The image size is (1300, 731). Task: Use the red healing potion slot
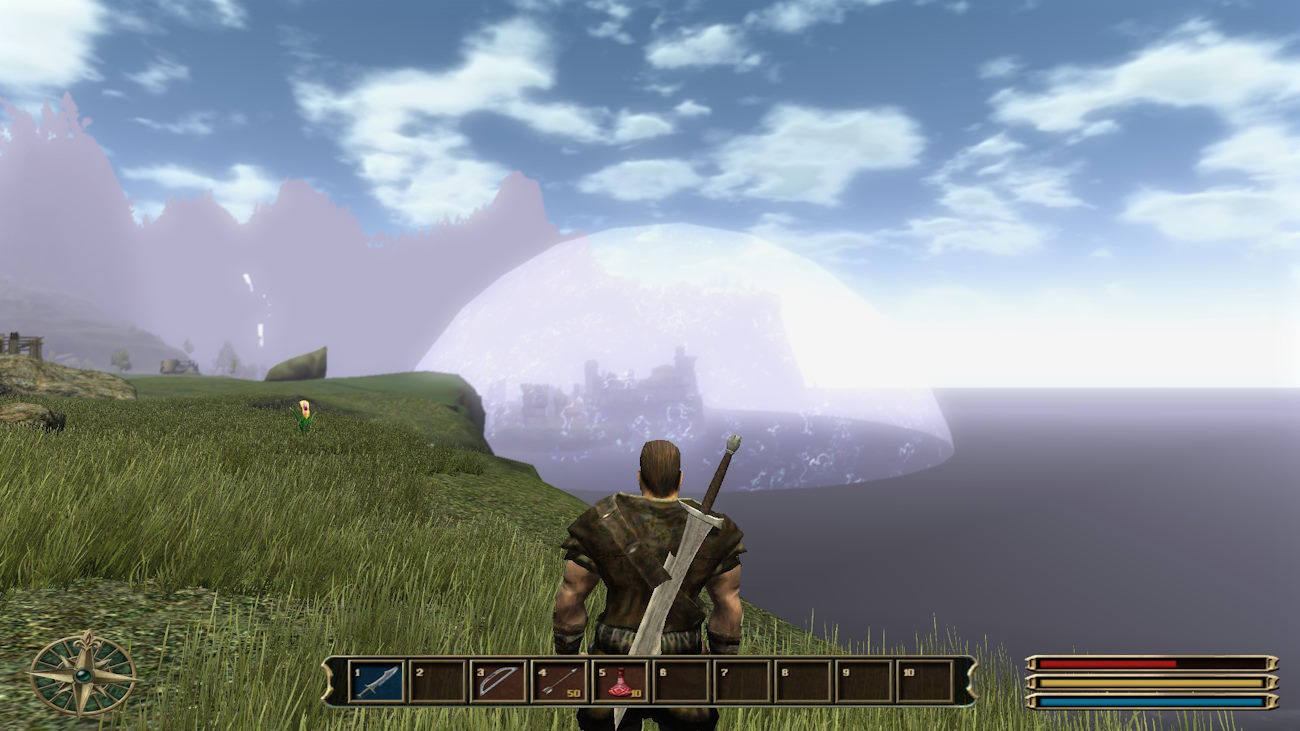[x=620, y=681]
